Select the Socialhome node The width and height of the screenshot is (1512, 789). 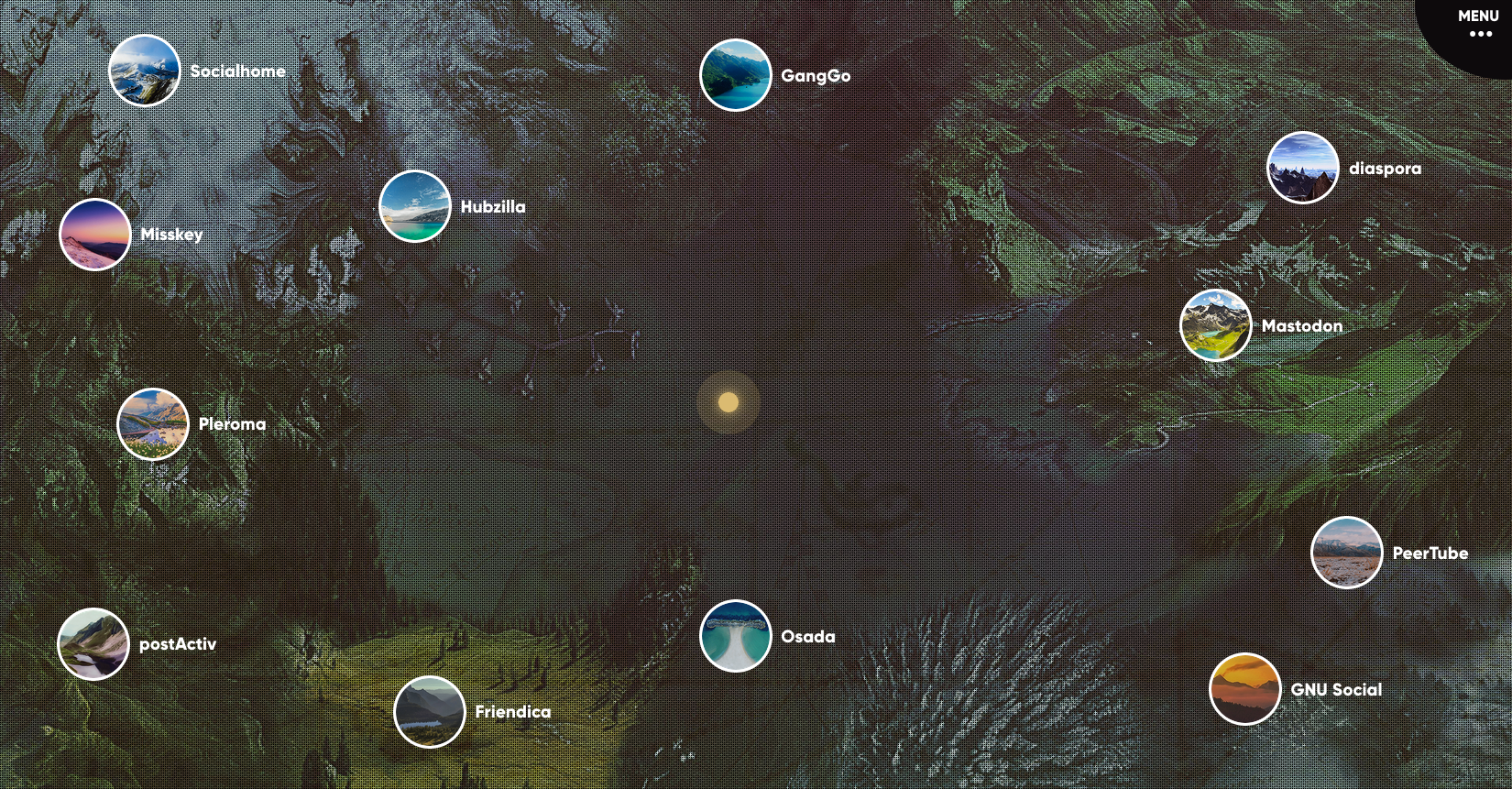point(144,71)
